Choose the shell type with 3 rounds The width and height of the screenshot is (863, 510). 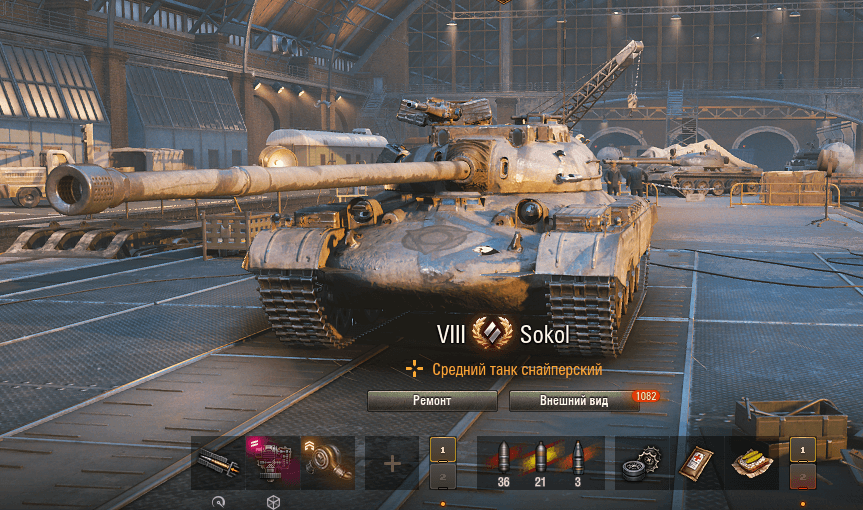click(578, 462)
